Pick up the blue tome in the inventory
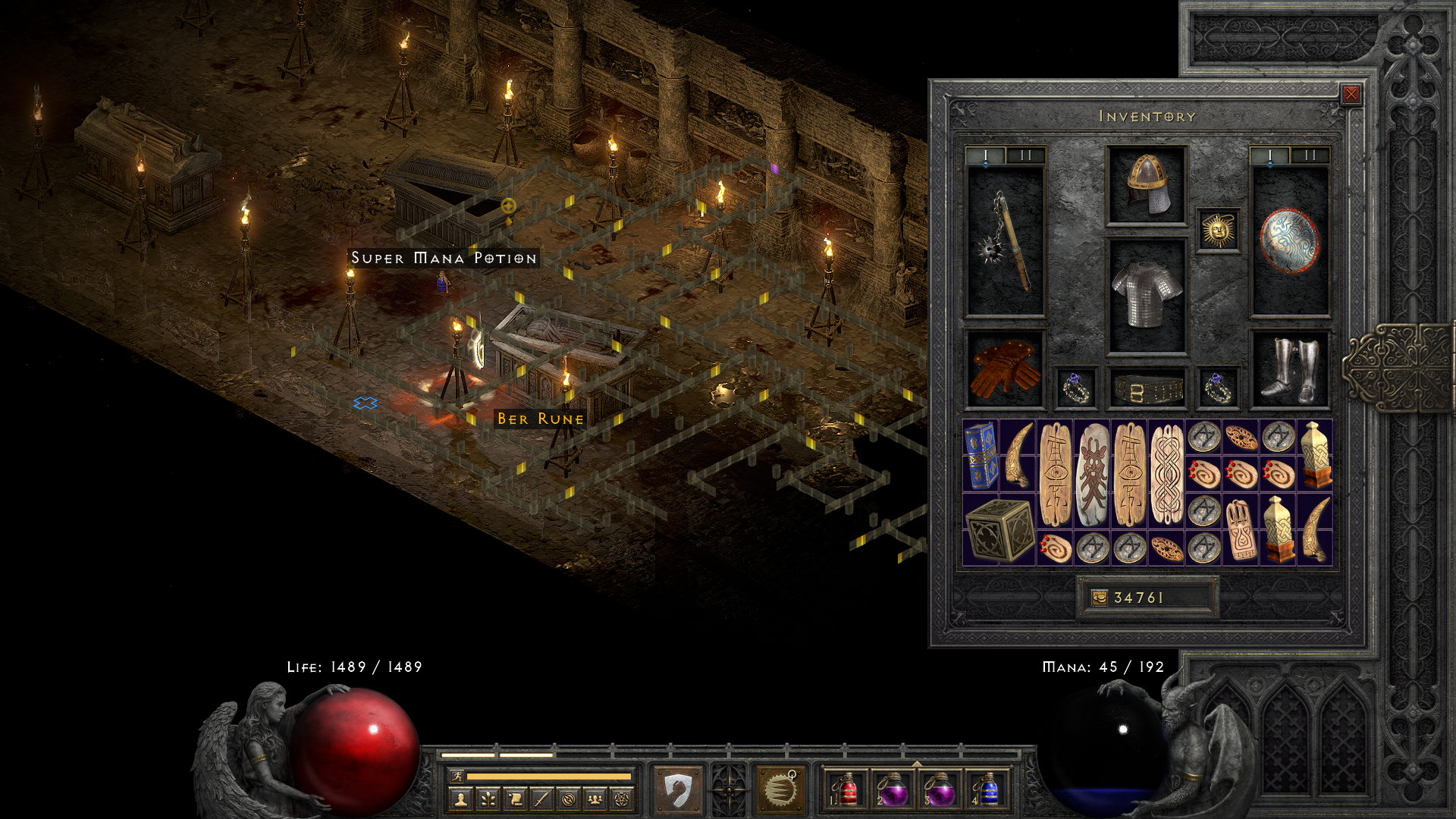The height and width of the screenshot is (819, 1456). (x=981, y=456)
